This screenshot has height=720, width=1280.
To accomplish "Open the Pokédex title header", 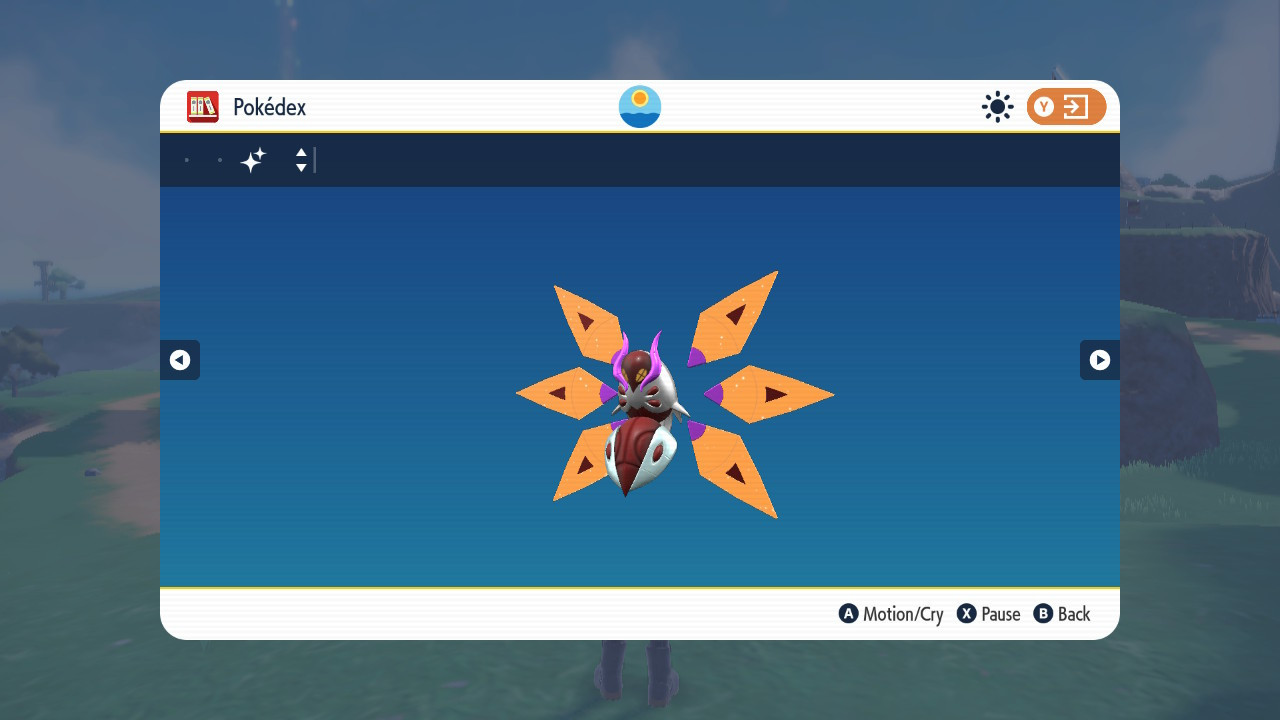I will [268, 107].
